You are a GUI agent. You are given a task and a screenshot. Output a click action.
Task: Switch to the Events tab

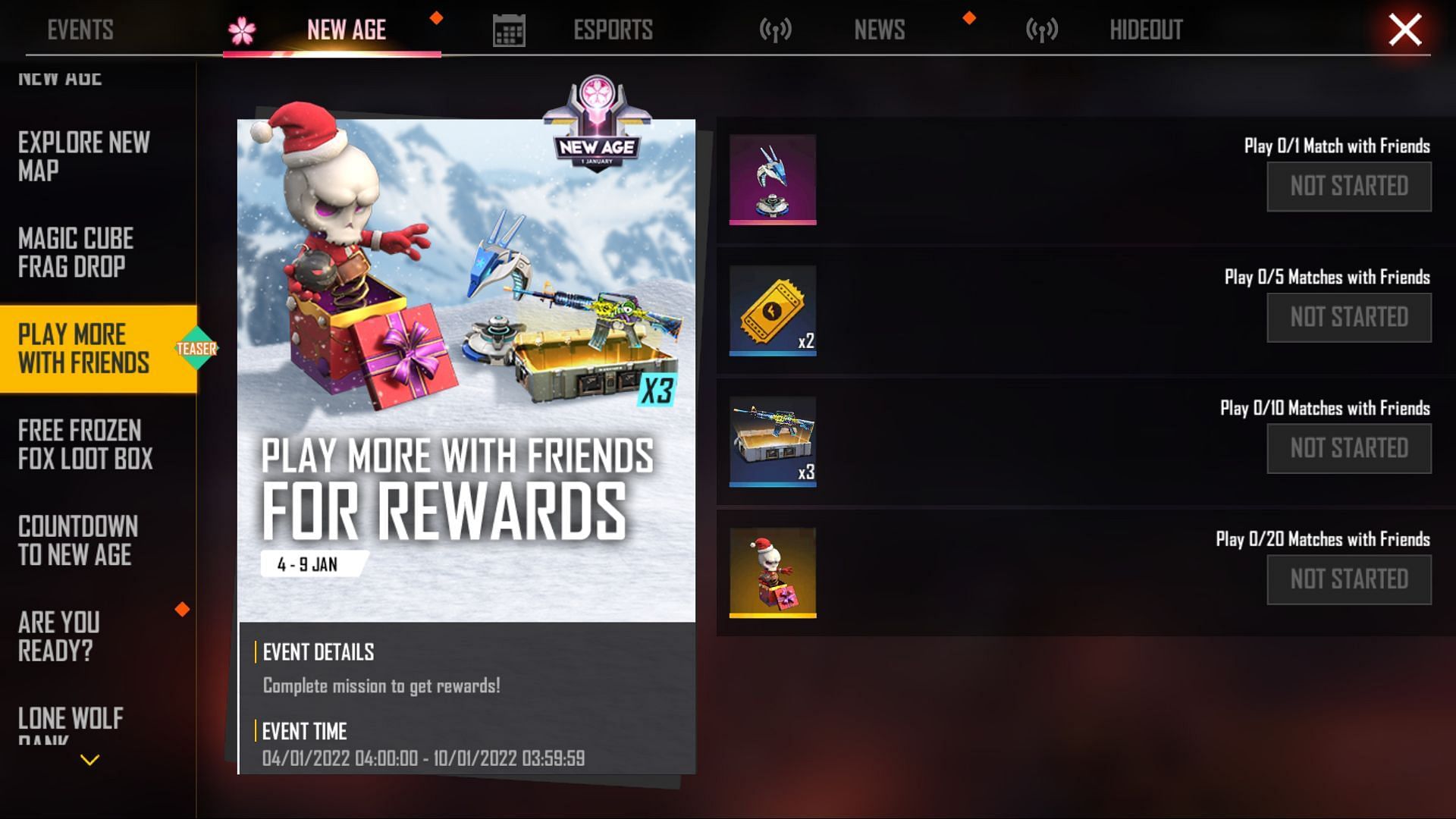point(80,30)
